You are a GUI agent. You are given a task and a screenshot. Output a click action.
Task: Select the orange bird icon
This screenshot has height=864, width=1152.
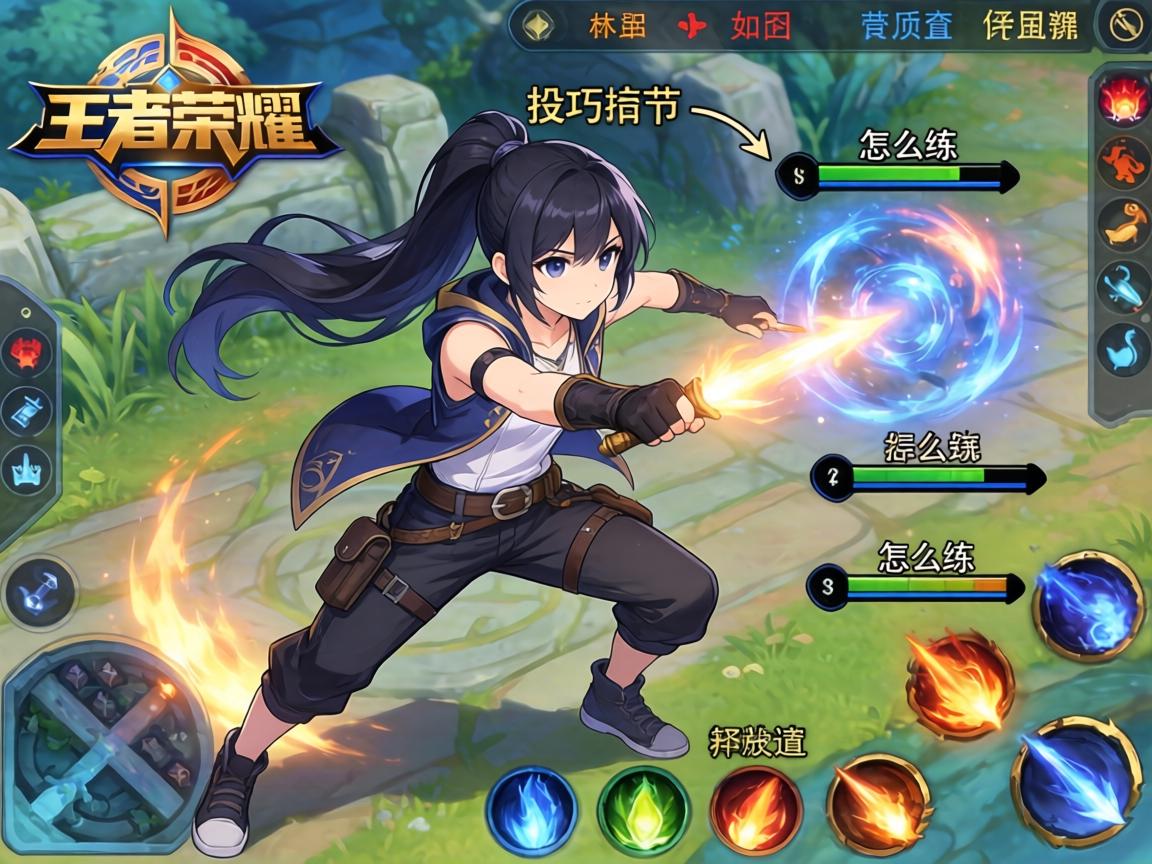point(1123,224)
